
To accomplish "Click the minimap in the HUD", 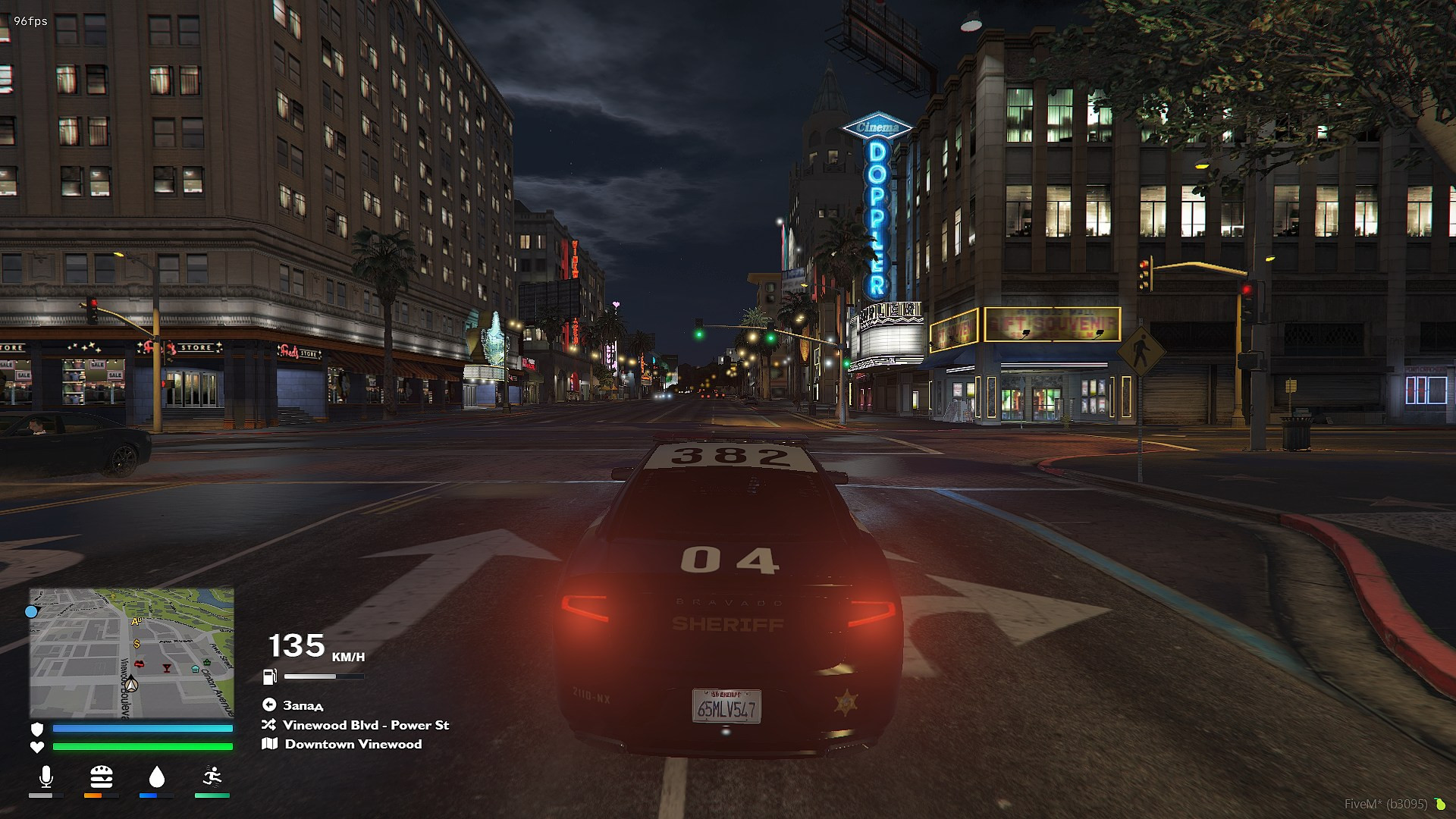I will click(131, 653).
